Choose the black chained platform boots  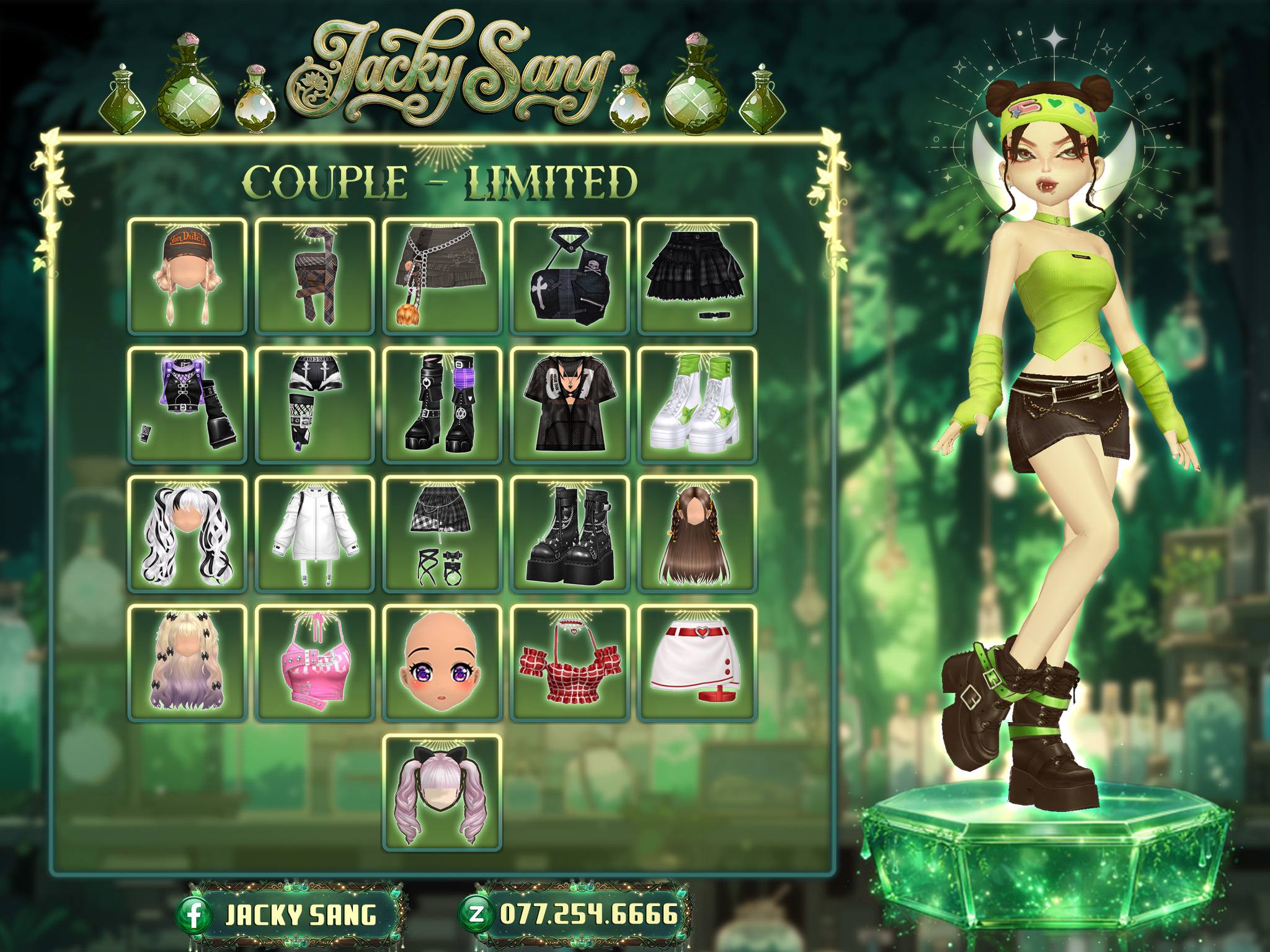pos(569,534)
